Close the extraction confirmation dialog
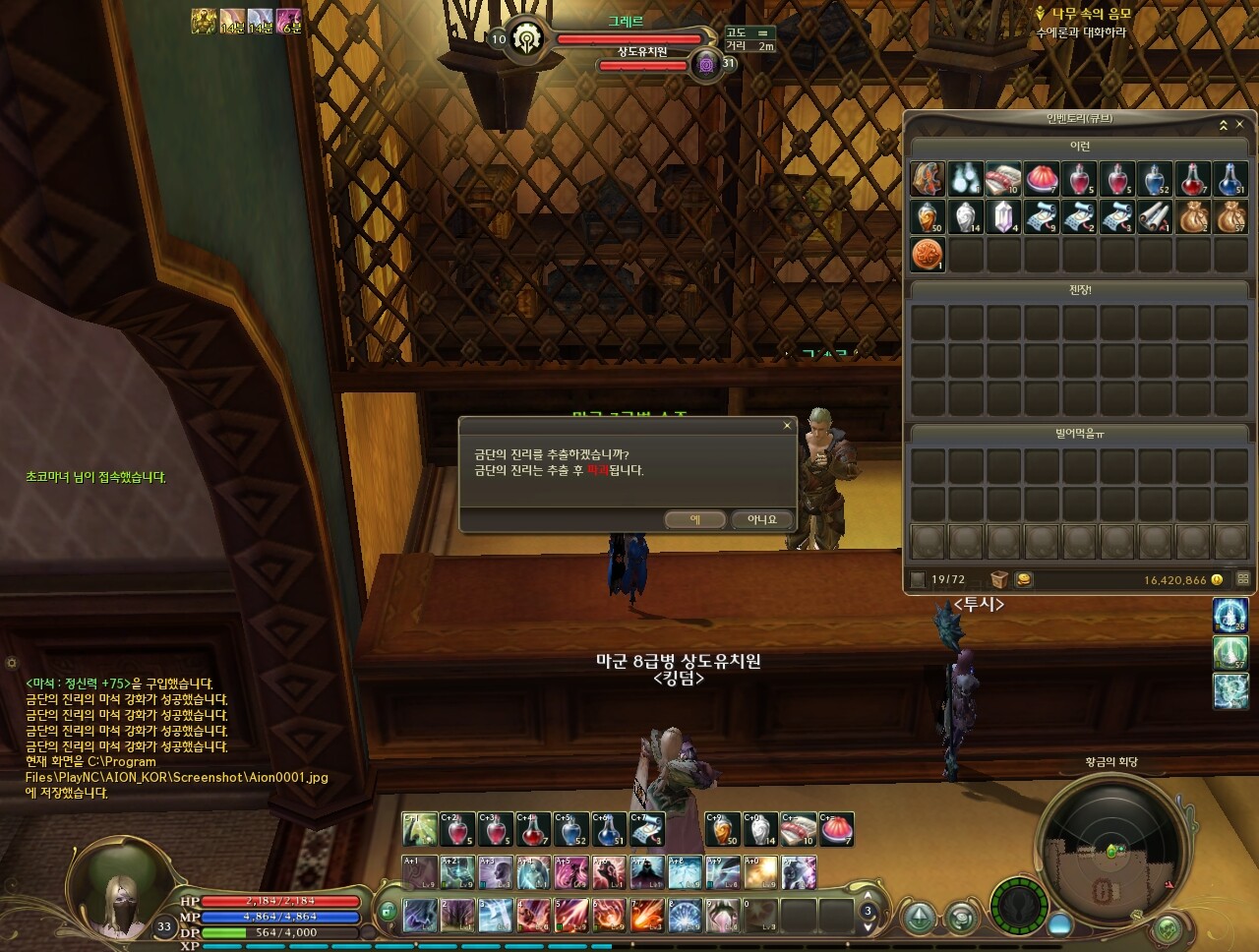1259x952 pixels. (x=787, y=426)
